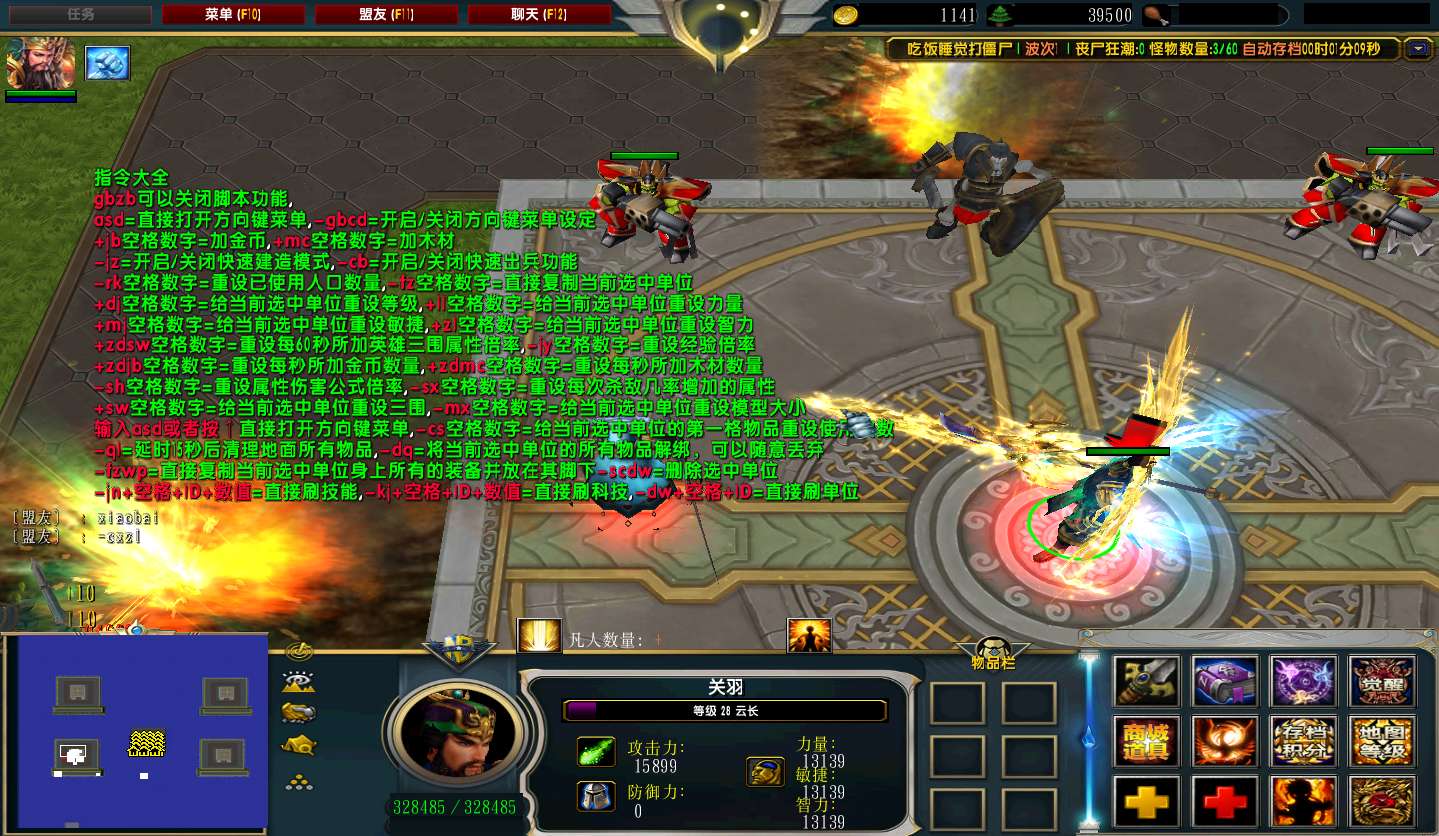Click the red cross command icon
1439x836 pixels.
point(1225,801)
